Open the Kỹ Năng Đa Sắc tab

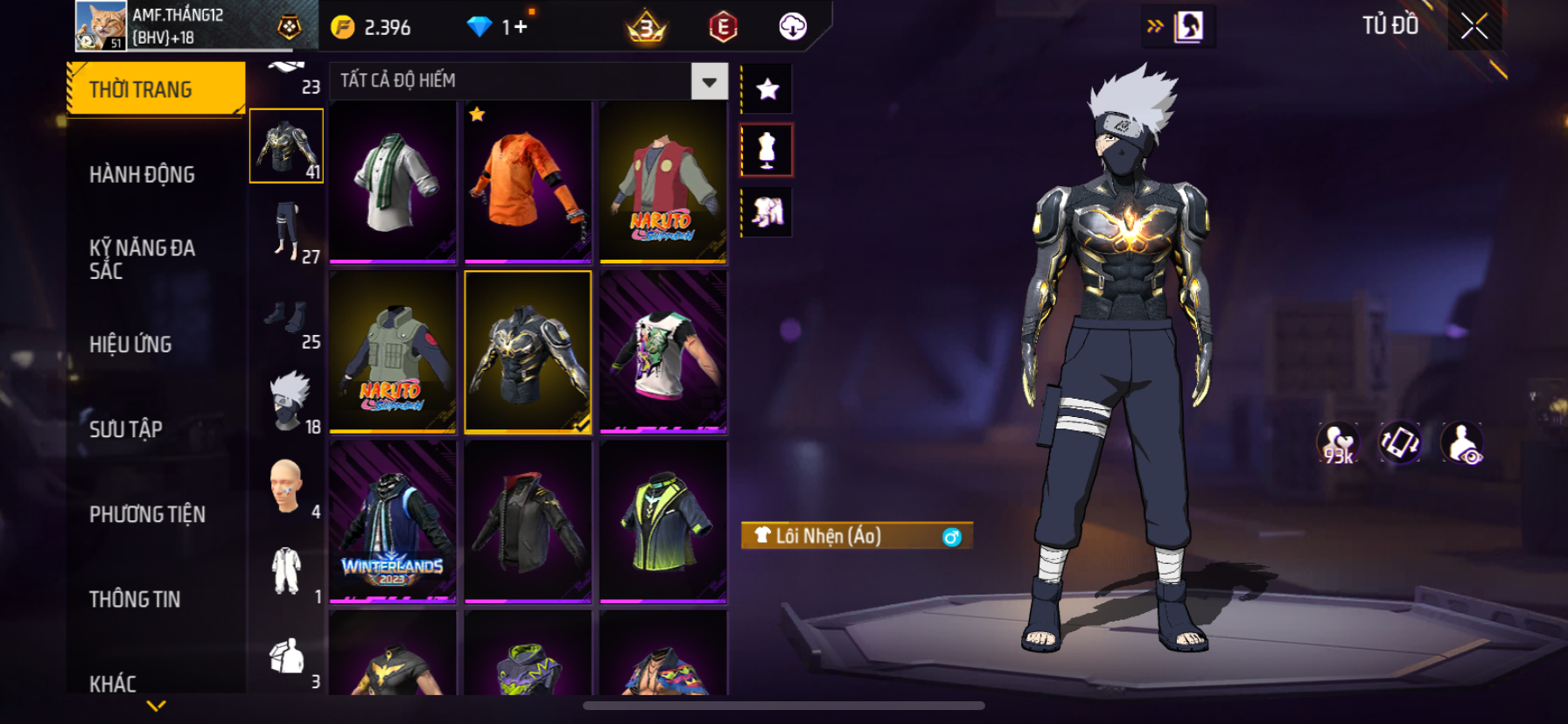click(x=143, y=259)
